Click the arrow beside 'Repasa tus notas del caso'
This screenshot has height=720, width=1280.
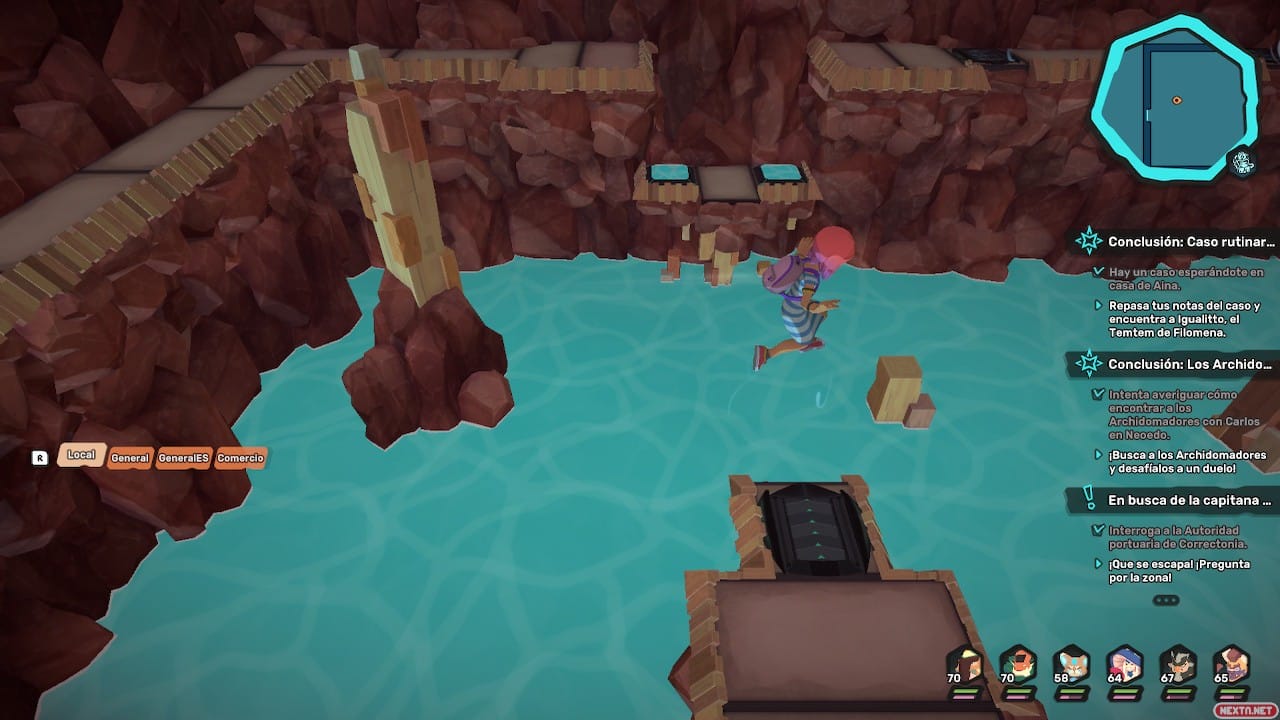tap(1099, 303)
